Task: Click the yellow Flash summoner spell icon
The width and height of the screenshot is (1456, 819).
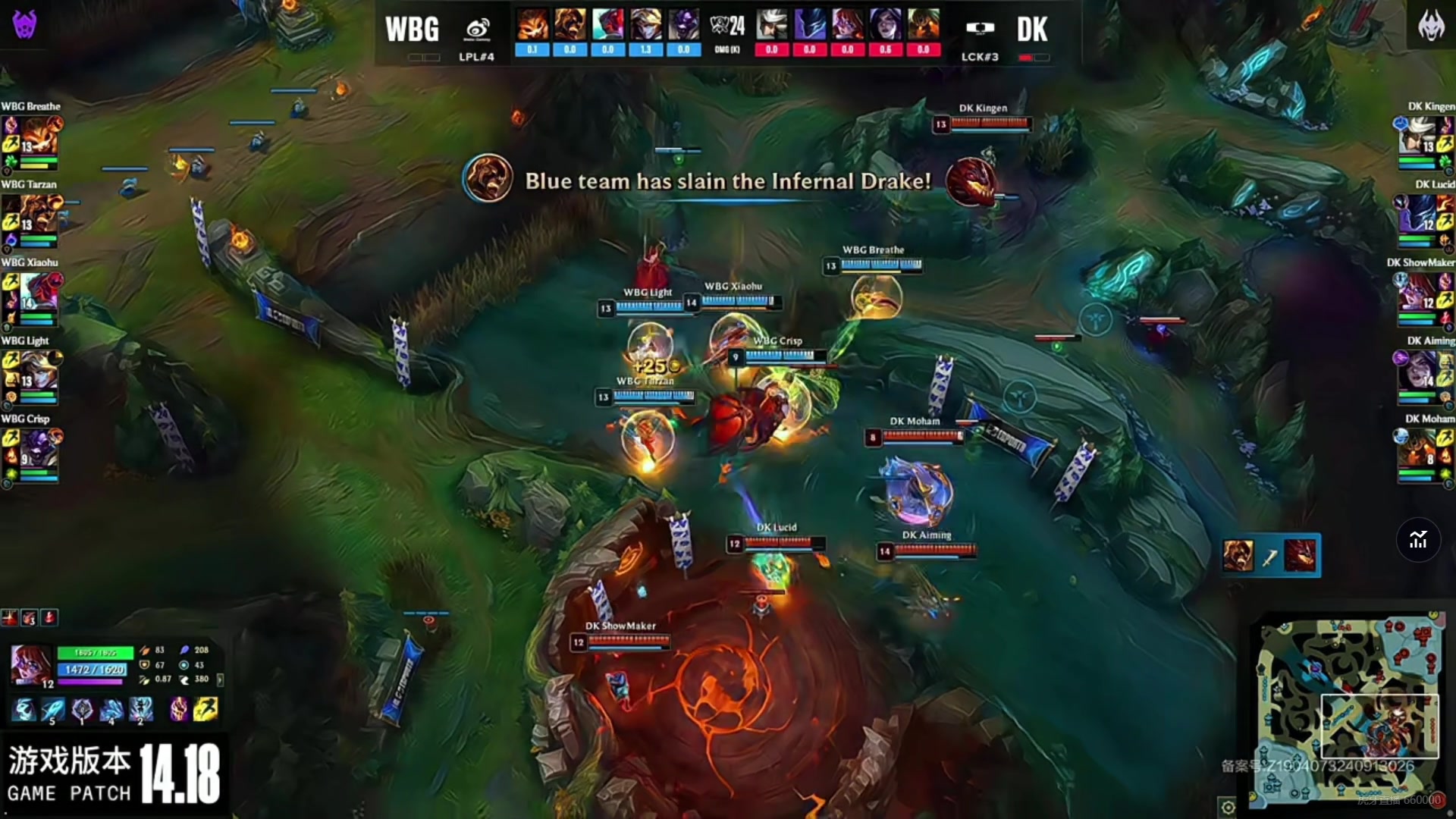Action: point(206,709)
